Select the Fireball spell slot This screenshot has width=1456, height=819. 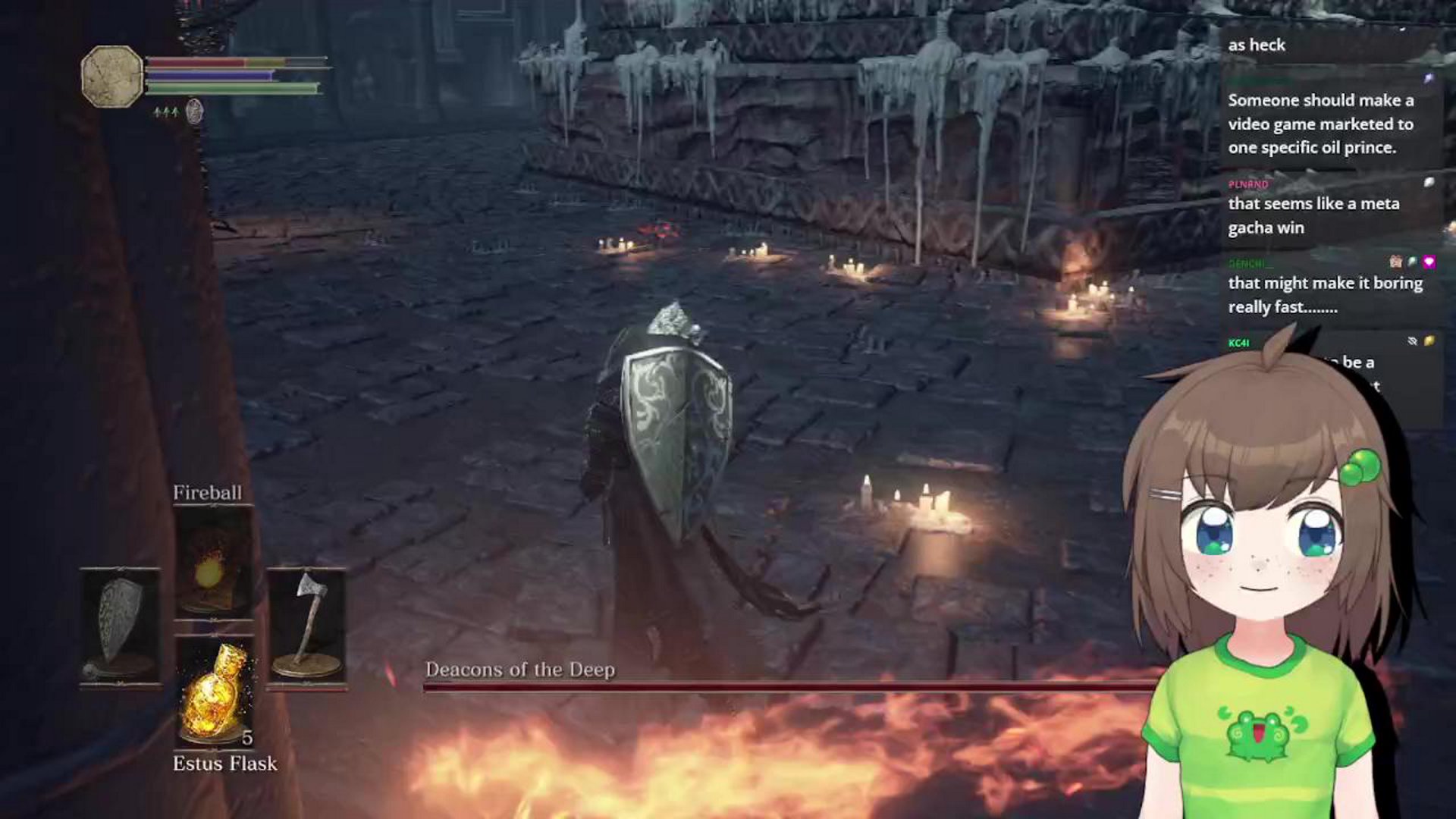213,563
